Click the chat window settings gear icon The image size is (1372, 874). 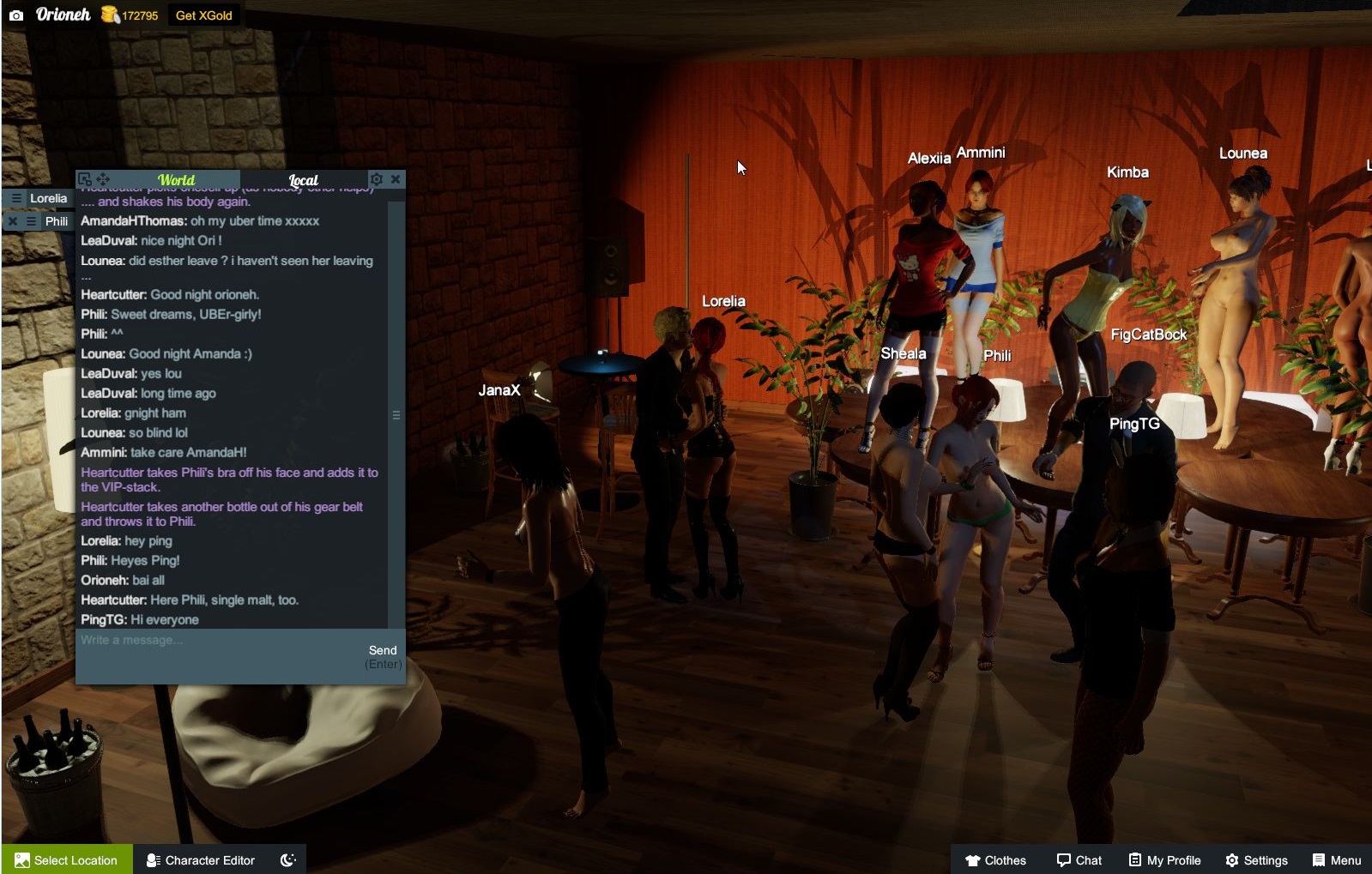377,178
